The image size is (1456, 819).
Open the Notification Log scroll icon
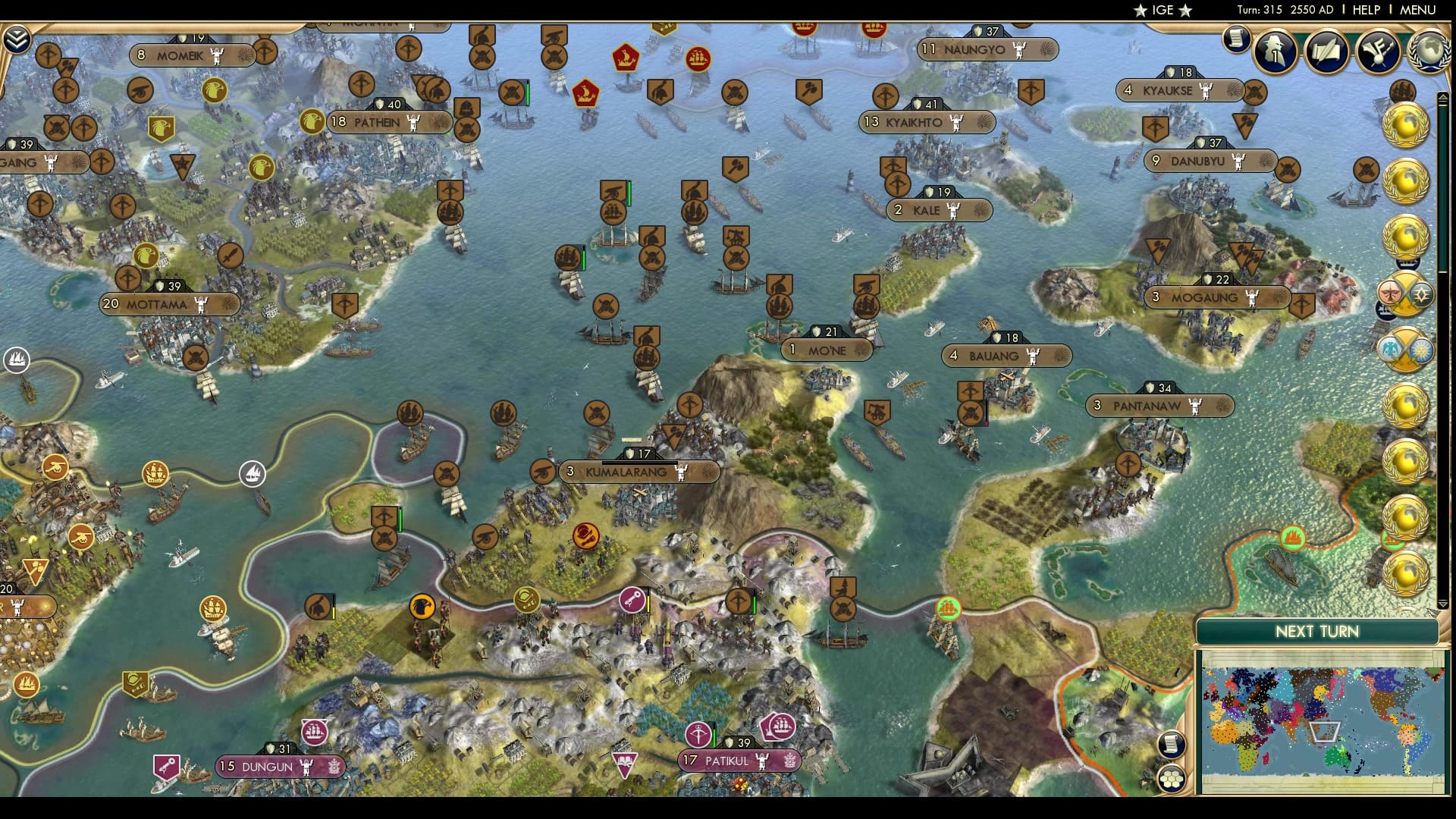click(x=1235, y=39)
